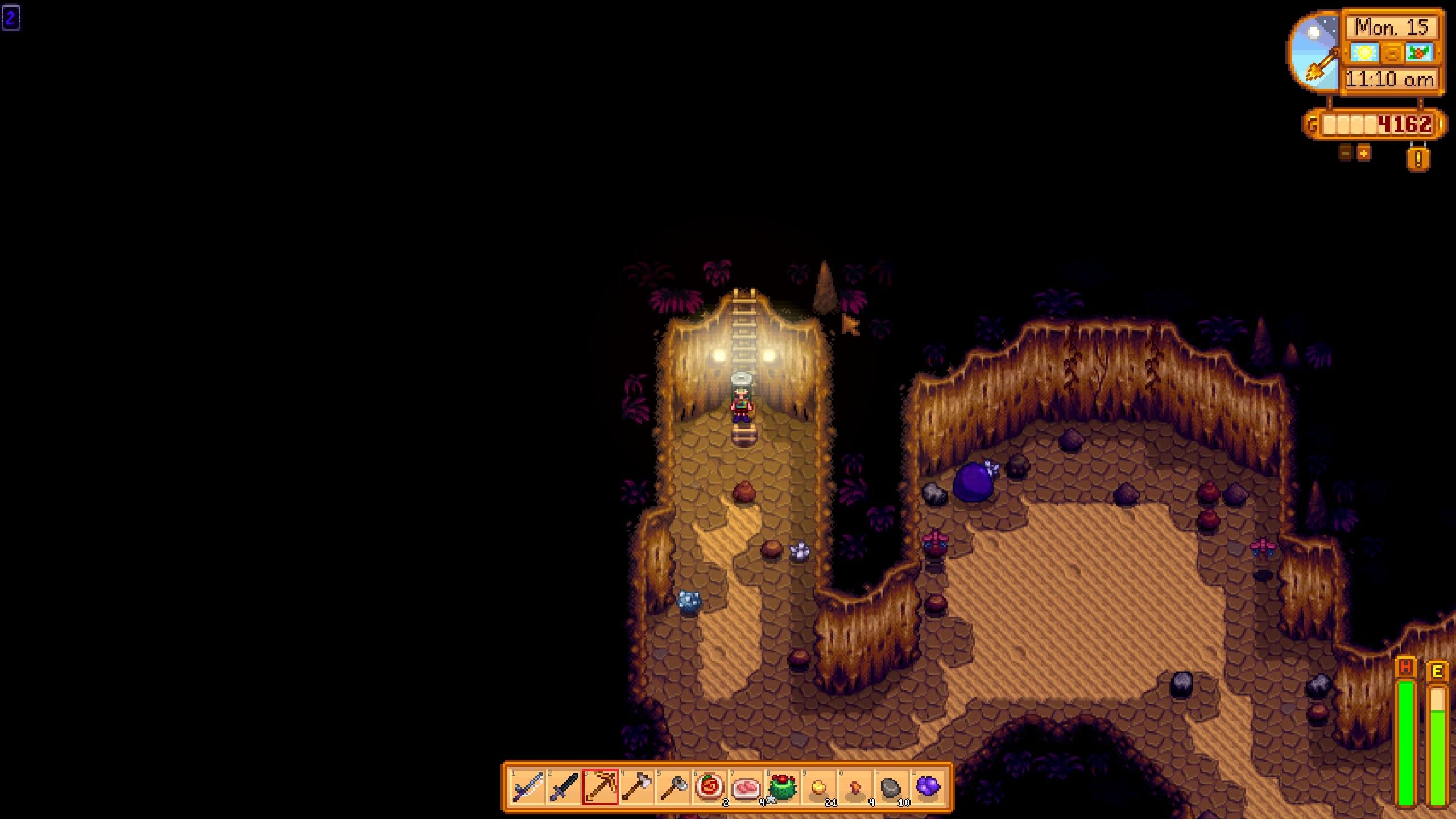The height and width of the screenshot is (819, 1456).
Task: Select the blue-bladed sword in slot 1
Action: pyautogui.click(x=527, y=788)
